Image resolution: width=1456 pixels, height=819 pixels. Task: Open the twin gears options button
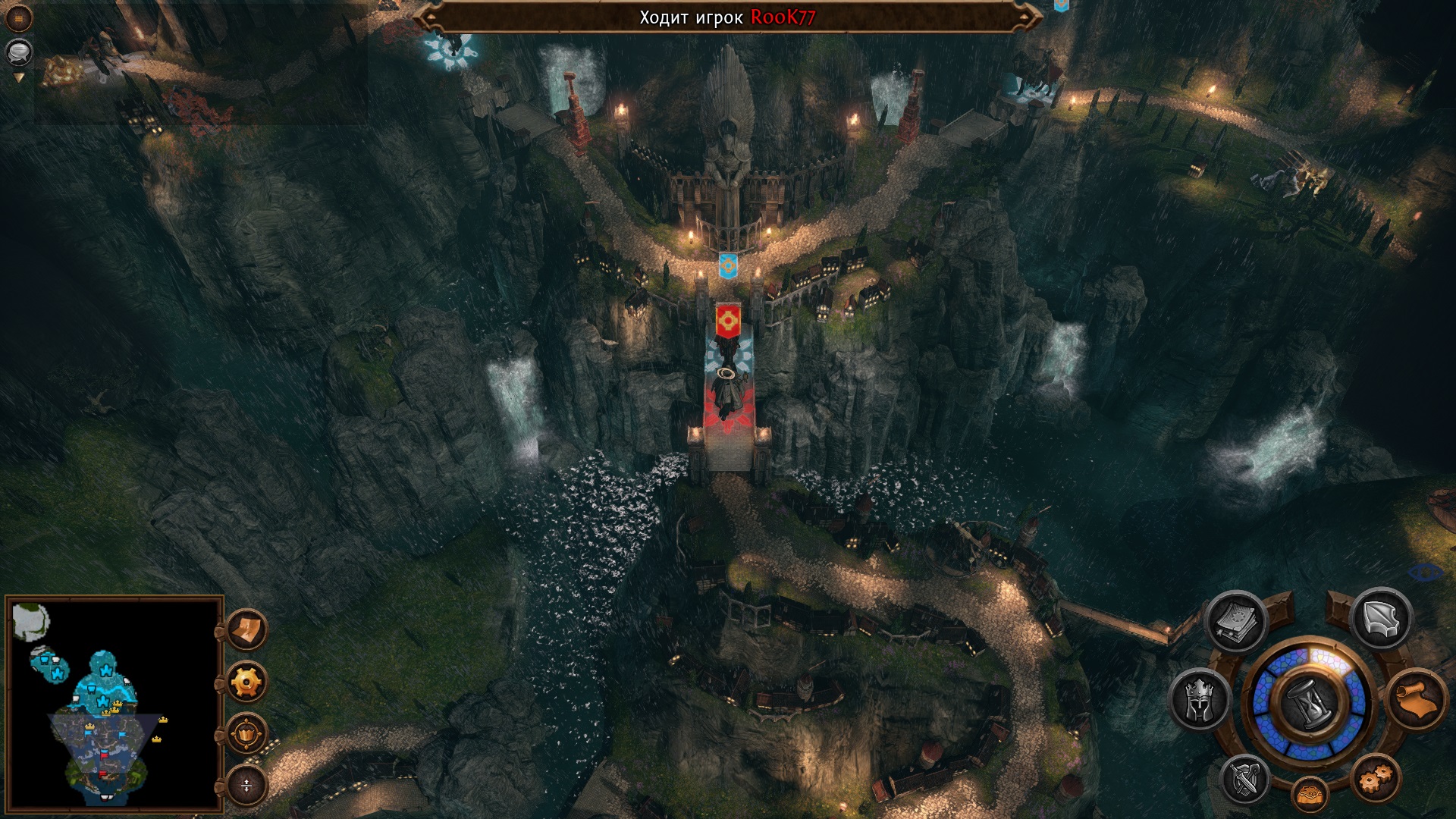[x=1375, y=779]
